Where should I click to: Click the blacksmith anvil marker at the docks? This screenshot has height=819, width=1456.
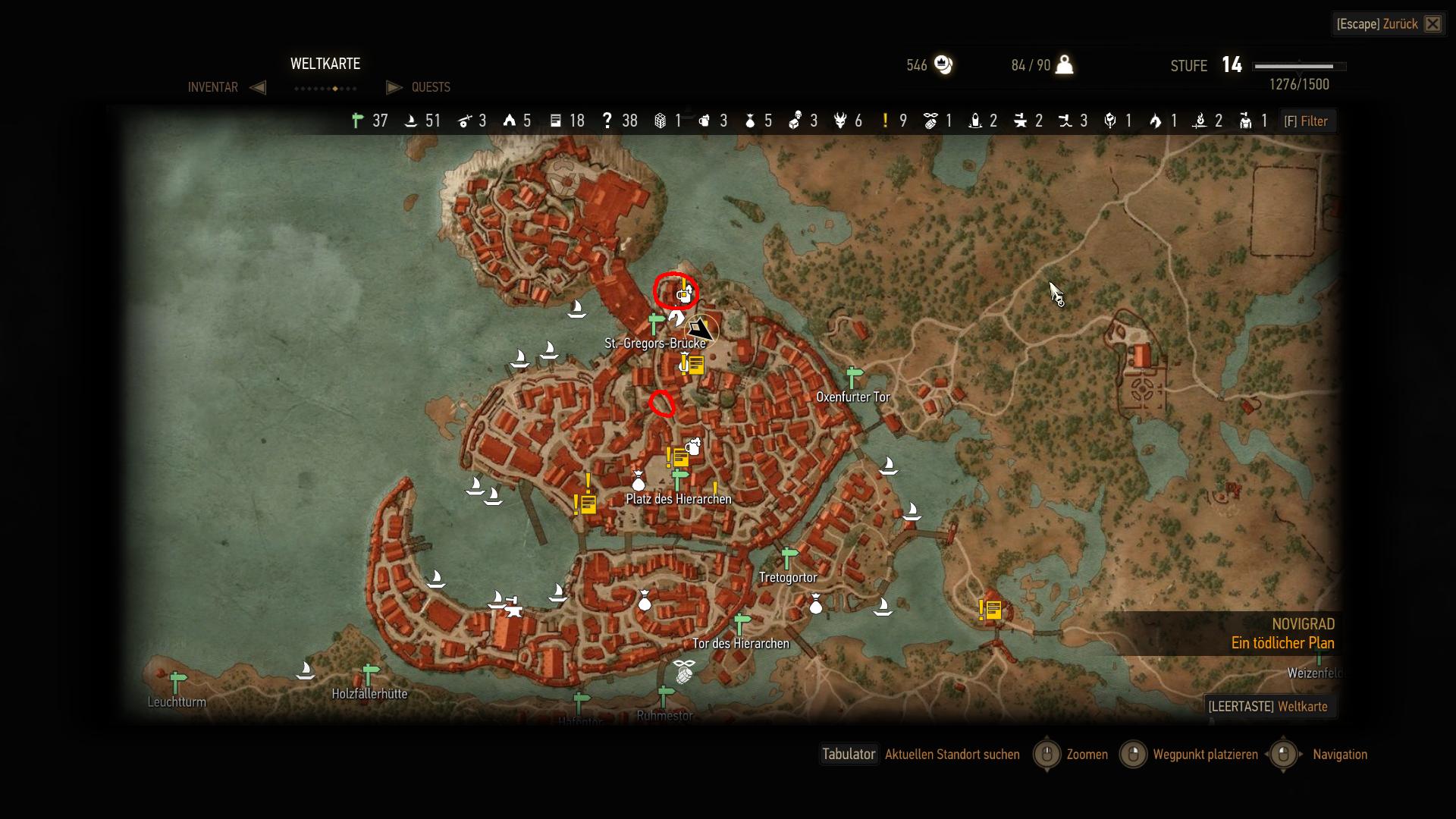tap(513, 609)
